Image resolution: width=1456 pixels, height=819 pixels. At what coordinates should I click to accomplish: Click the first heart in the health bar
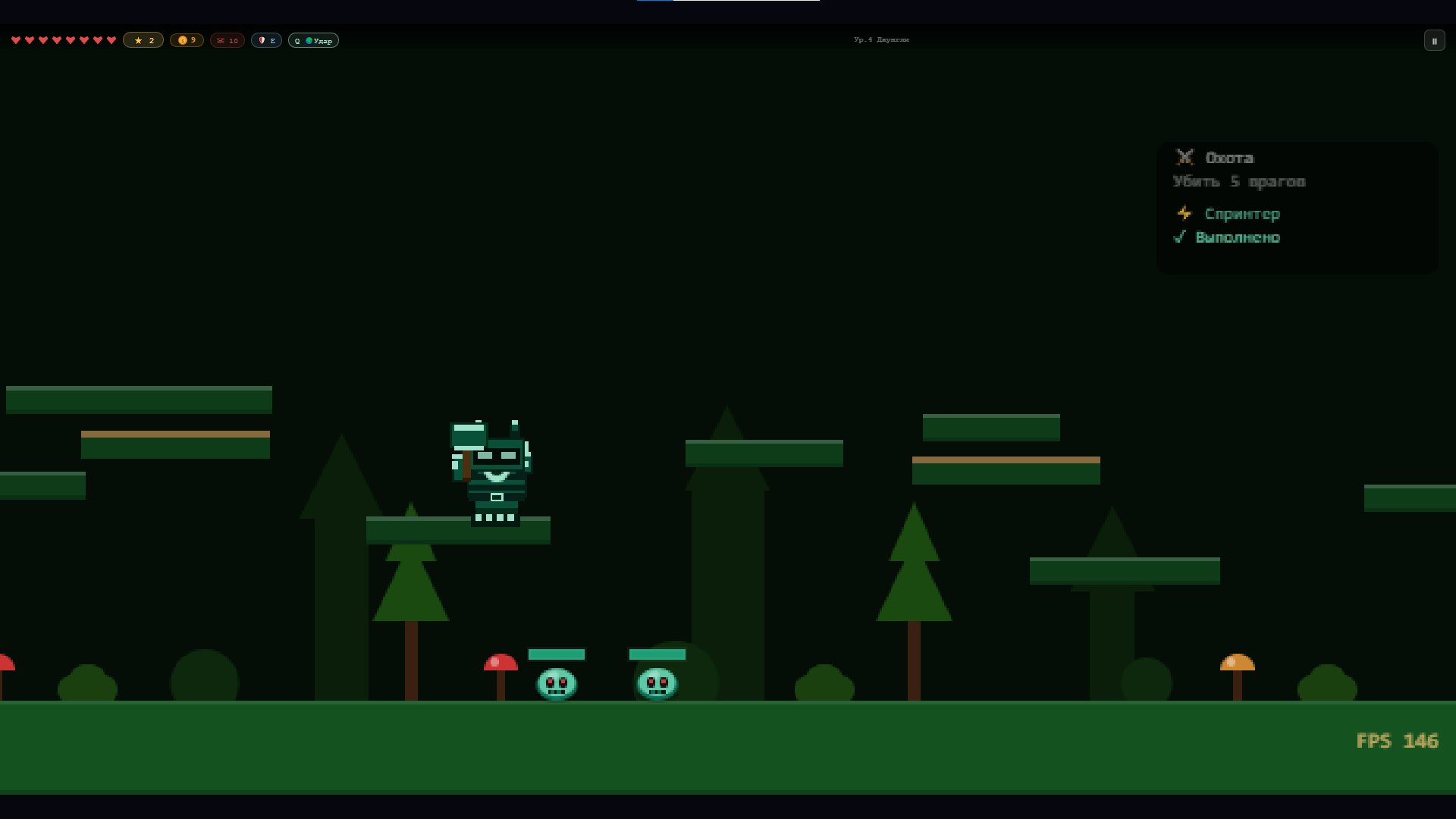point(16,40)
